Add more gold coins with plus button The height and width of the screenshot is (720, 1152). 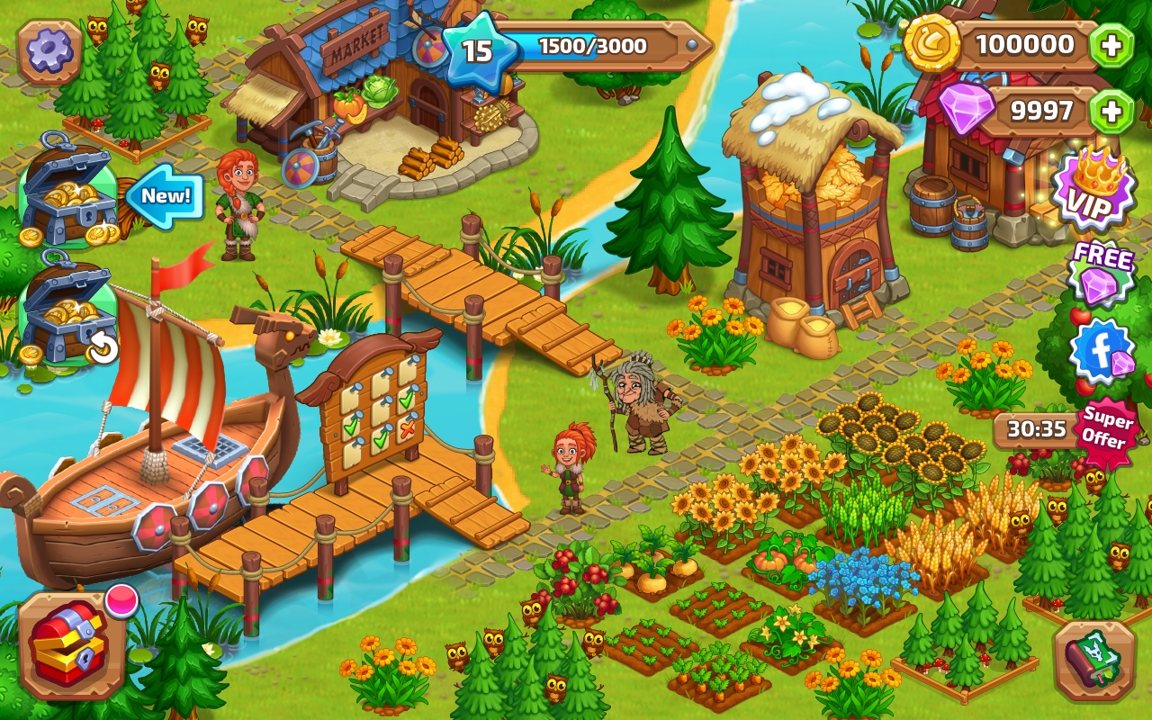tap(1112, 45)
